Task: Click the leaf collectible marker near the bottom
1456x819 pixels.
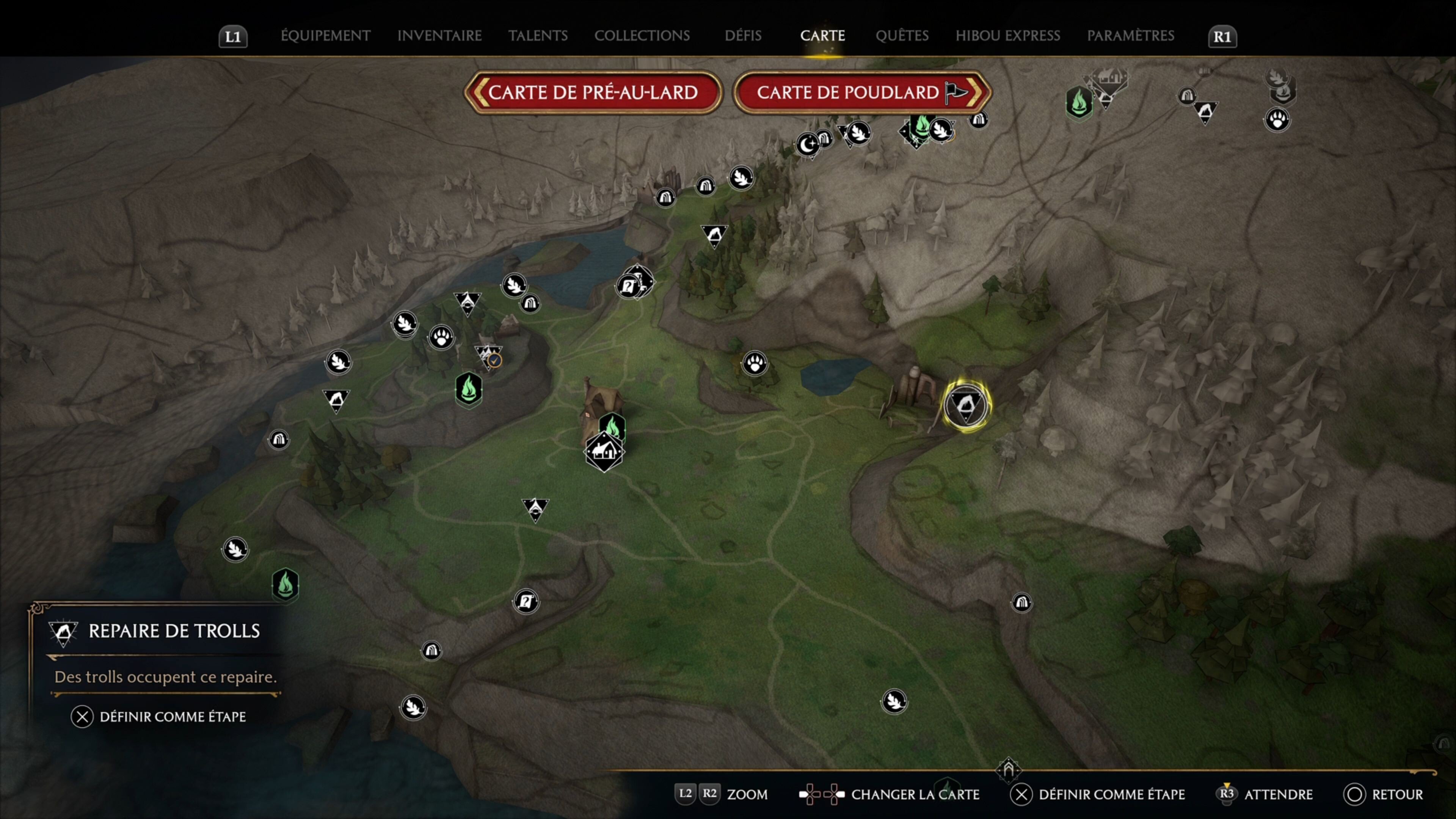Action: pos(413,707)
